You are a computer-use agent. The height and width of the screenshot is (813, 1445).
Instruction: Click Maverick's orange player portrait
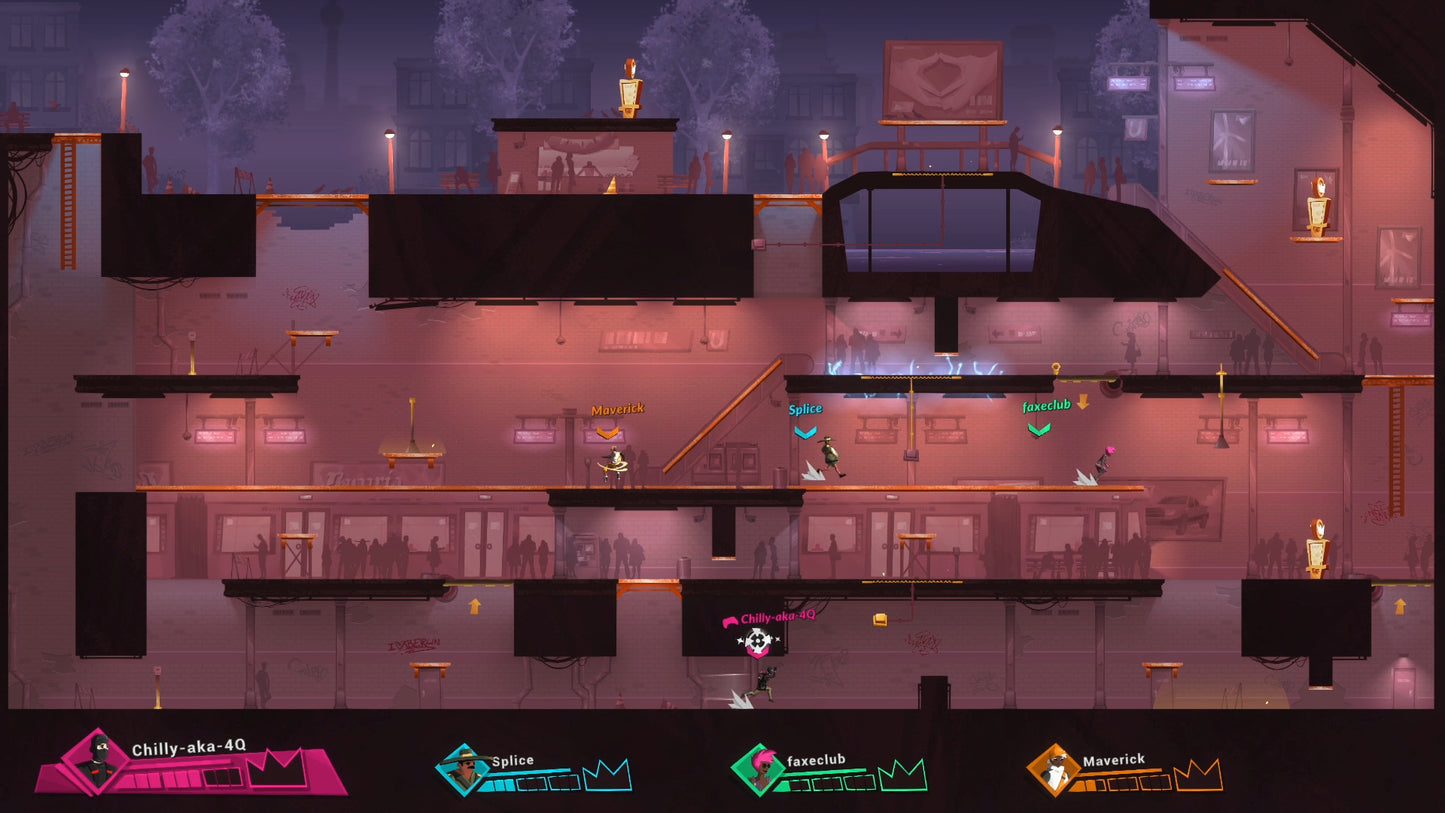point(1054,769)
